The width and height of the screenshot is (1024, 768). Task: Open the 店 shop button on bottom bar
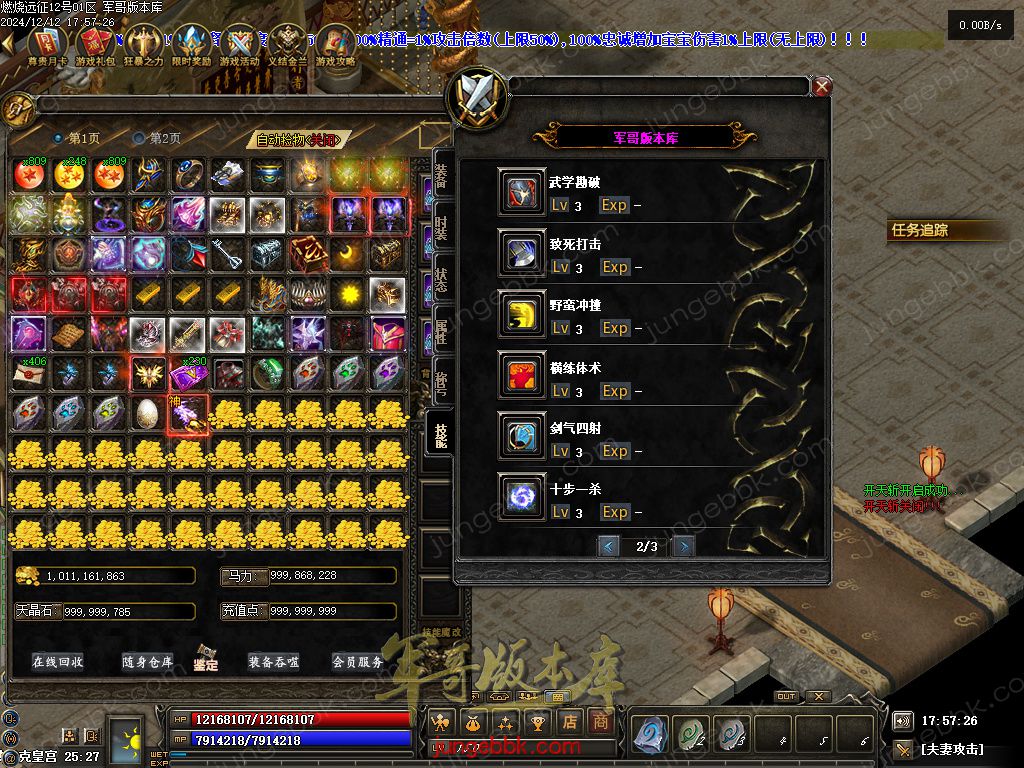click(x=570, y=721)
